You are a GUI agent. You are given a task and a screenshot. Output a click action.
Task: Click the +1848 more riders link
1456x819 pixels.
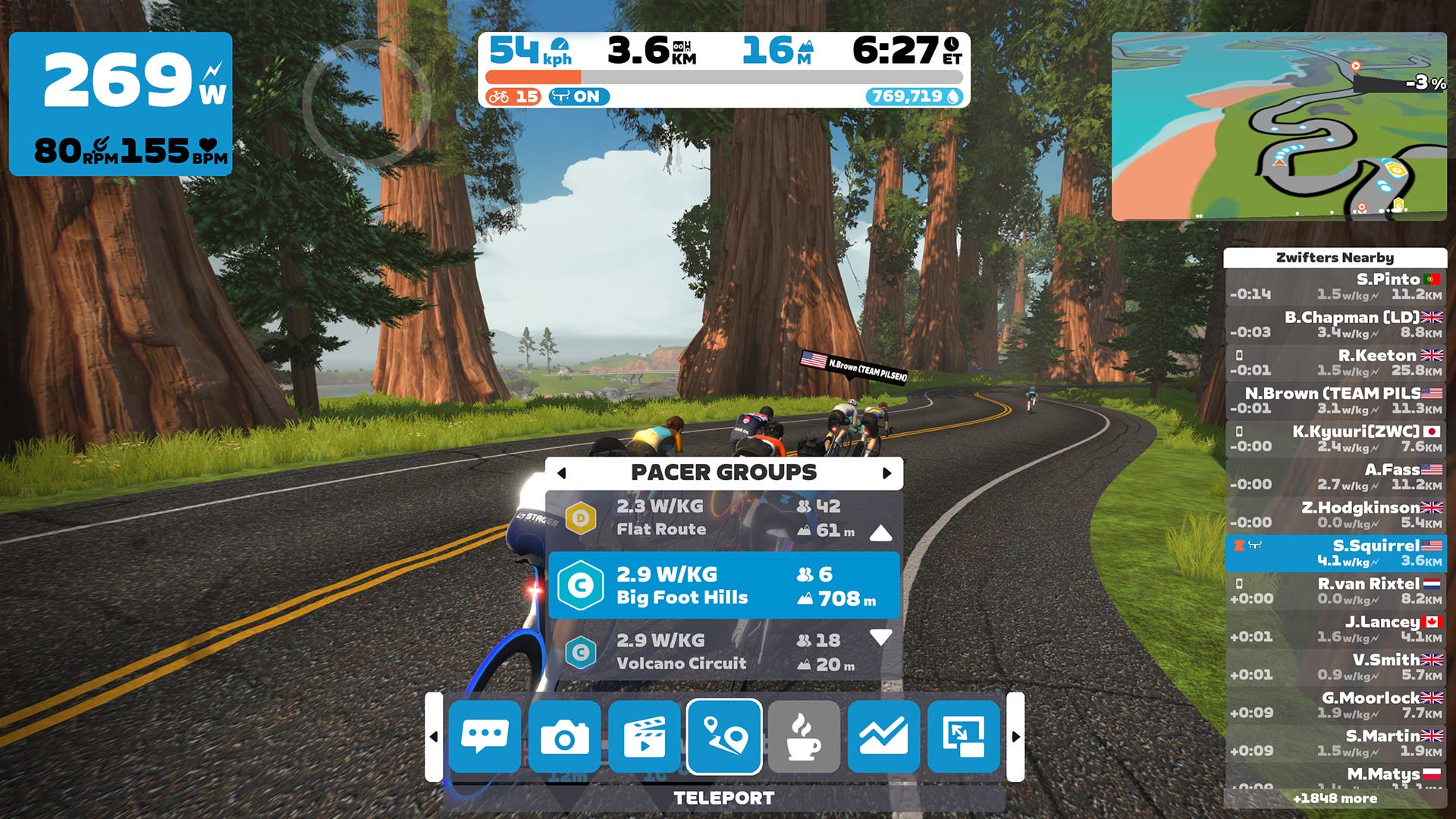coord(1337,799)
